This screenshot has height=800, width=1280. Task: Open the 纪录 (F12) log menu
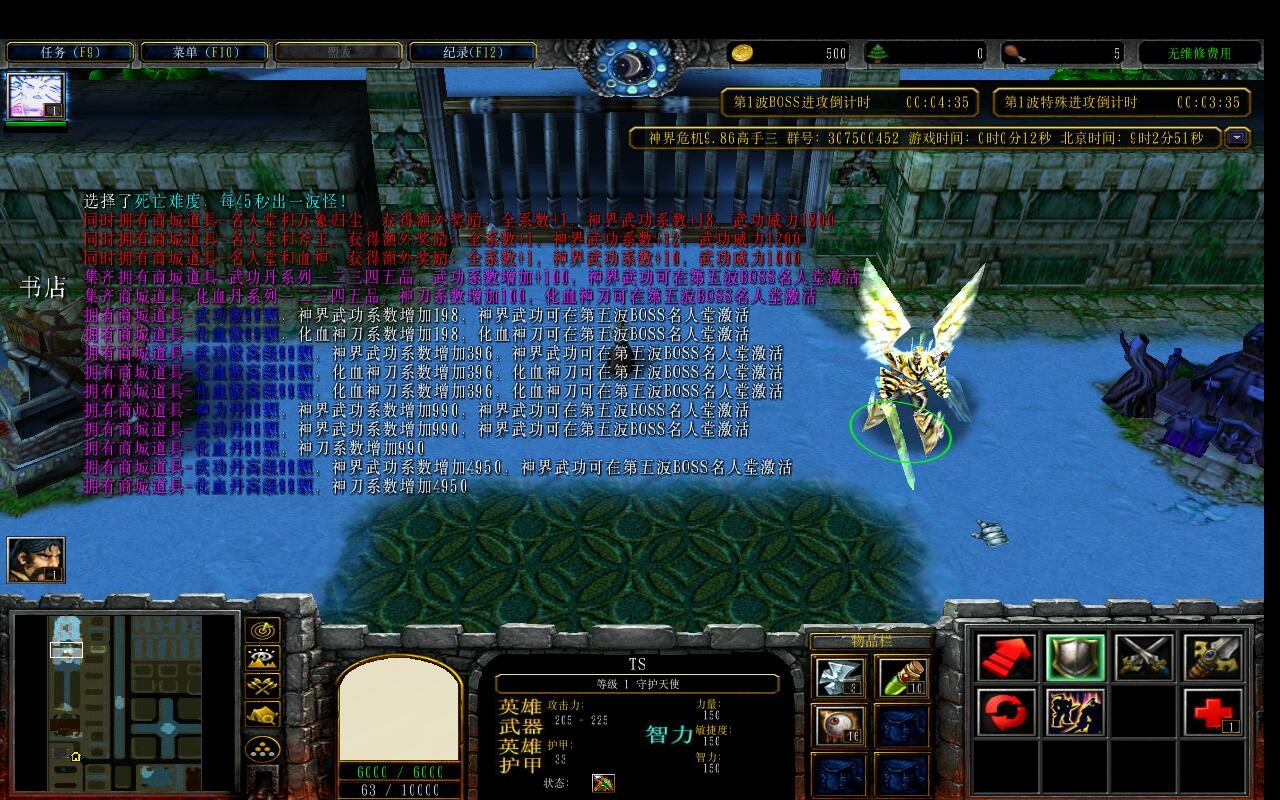click(x=473, y=52)
